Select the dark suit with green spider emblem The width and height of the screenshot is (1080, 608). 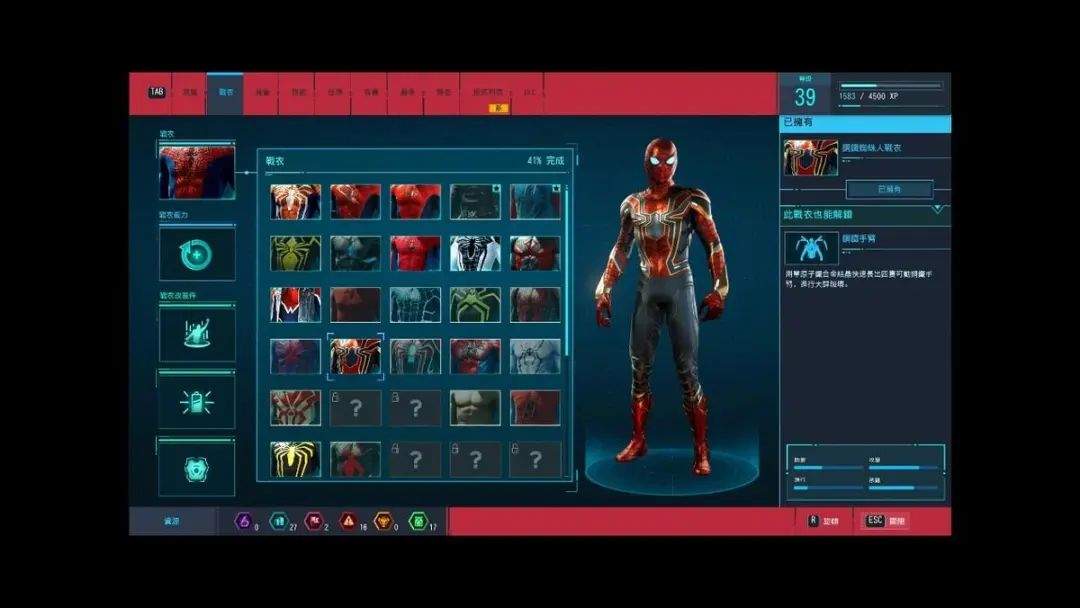pos(475,305)
